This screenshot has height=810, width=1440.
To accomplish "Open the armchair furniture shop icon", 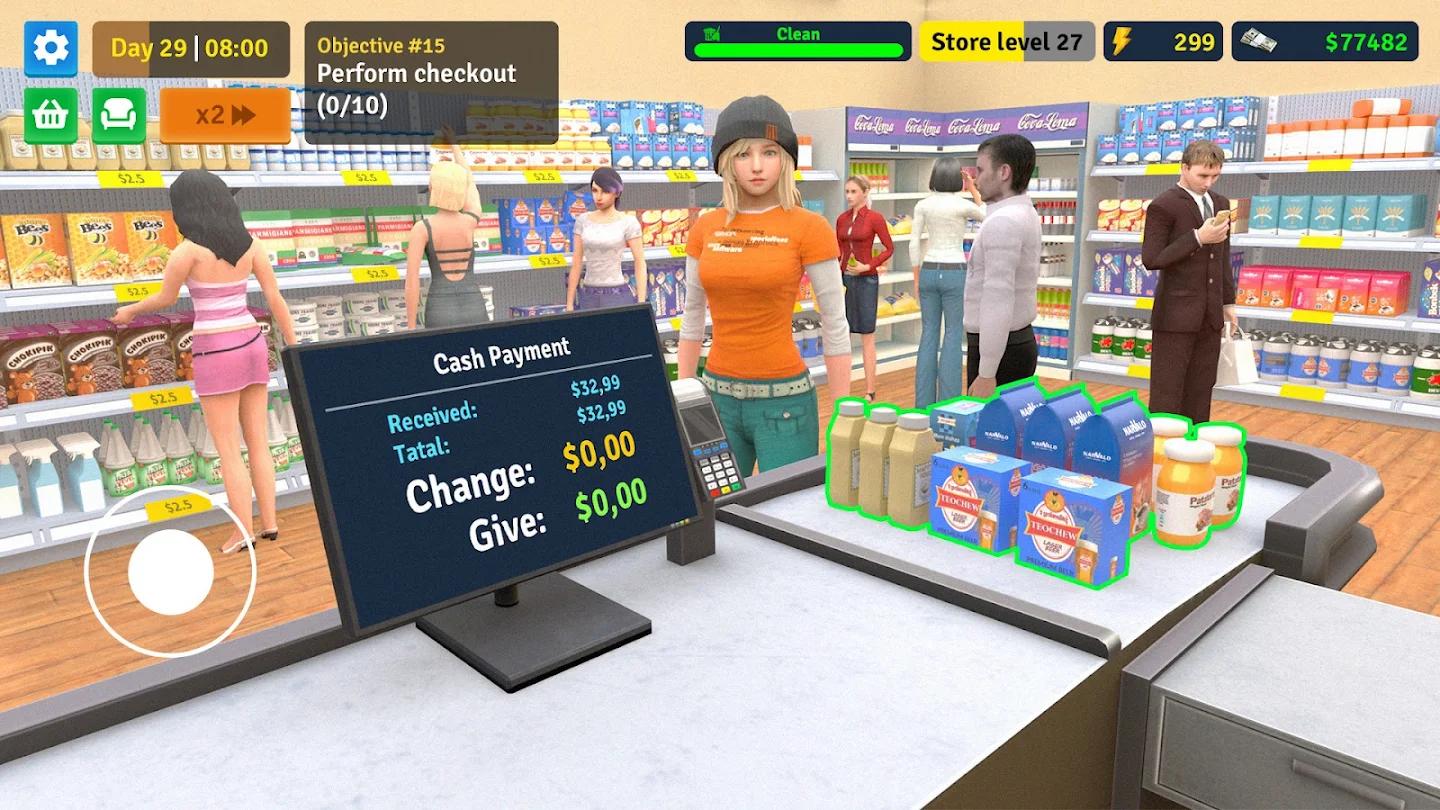I will [119, 115].
